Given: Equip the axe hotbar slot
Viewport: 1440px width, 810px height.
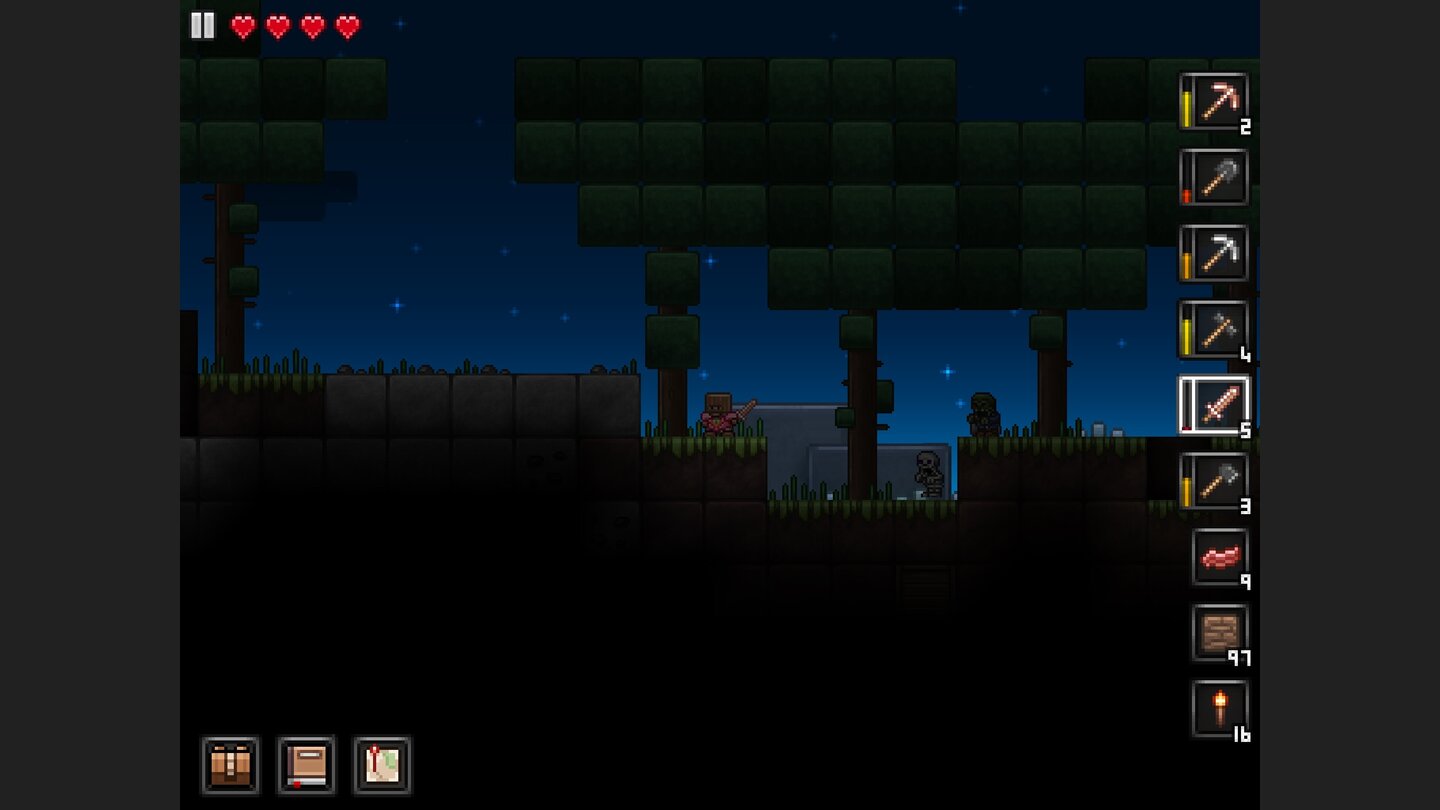Looking at the screenshot, I should tap(1214, 481).
